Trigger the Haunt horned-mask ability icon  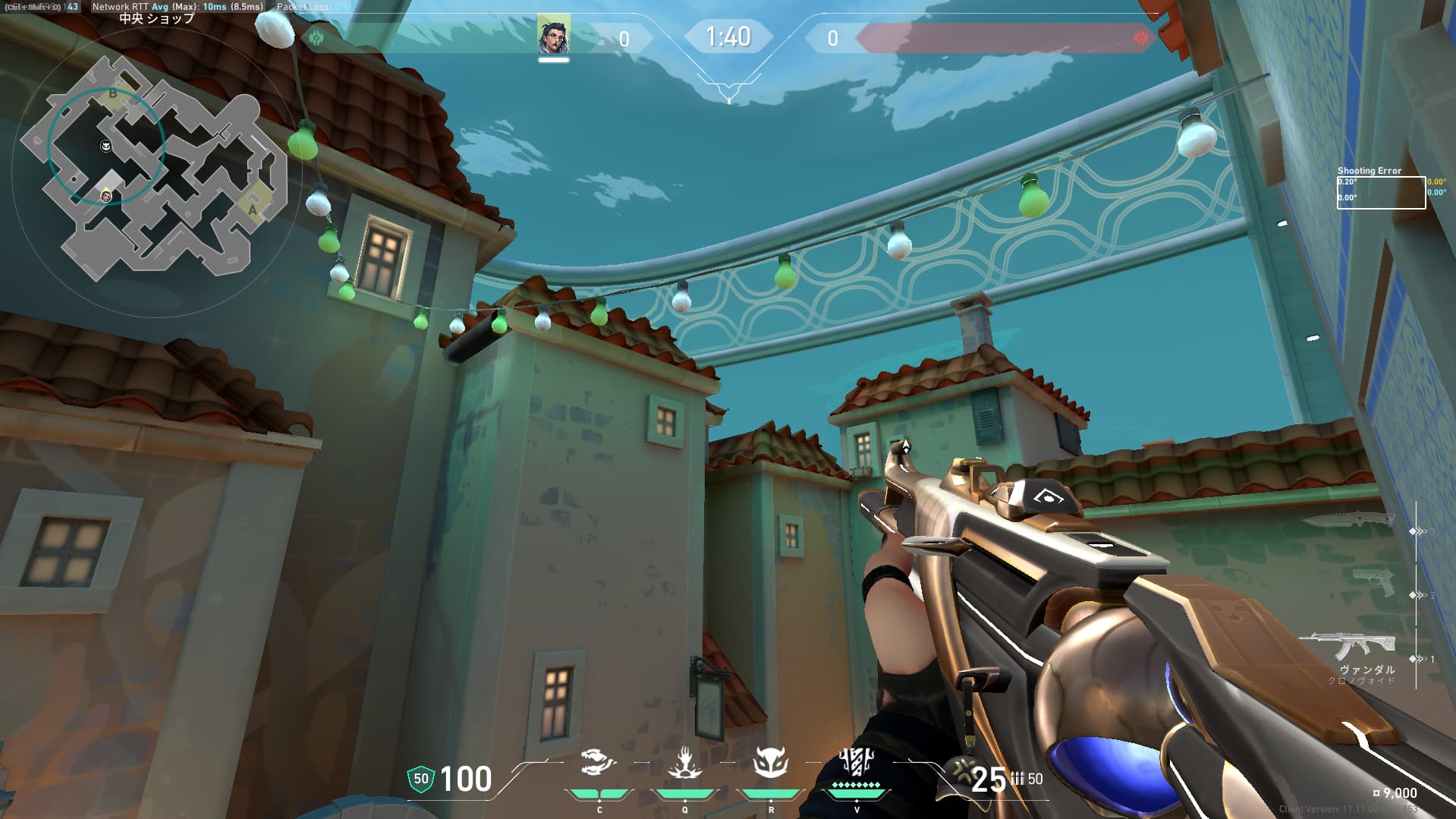(770, 763)
